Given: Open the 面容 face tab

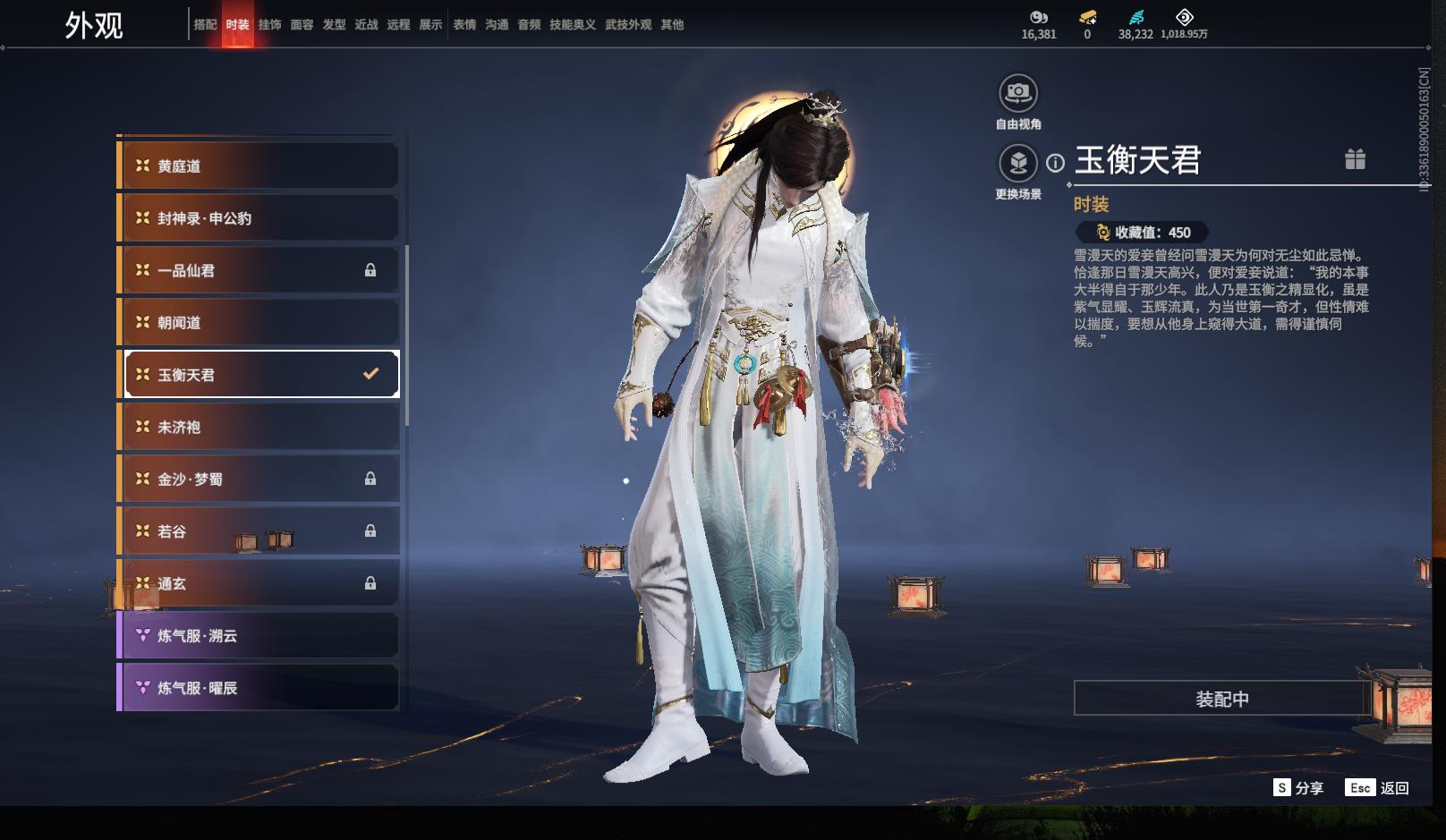Looking at the screenshot, I should tap(302, 25).
